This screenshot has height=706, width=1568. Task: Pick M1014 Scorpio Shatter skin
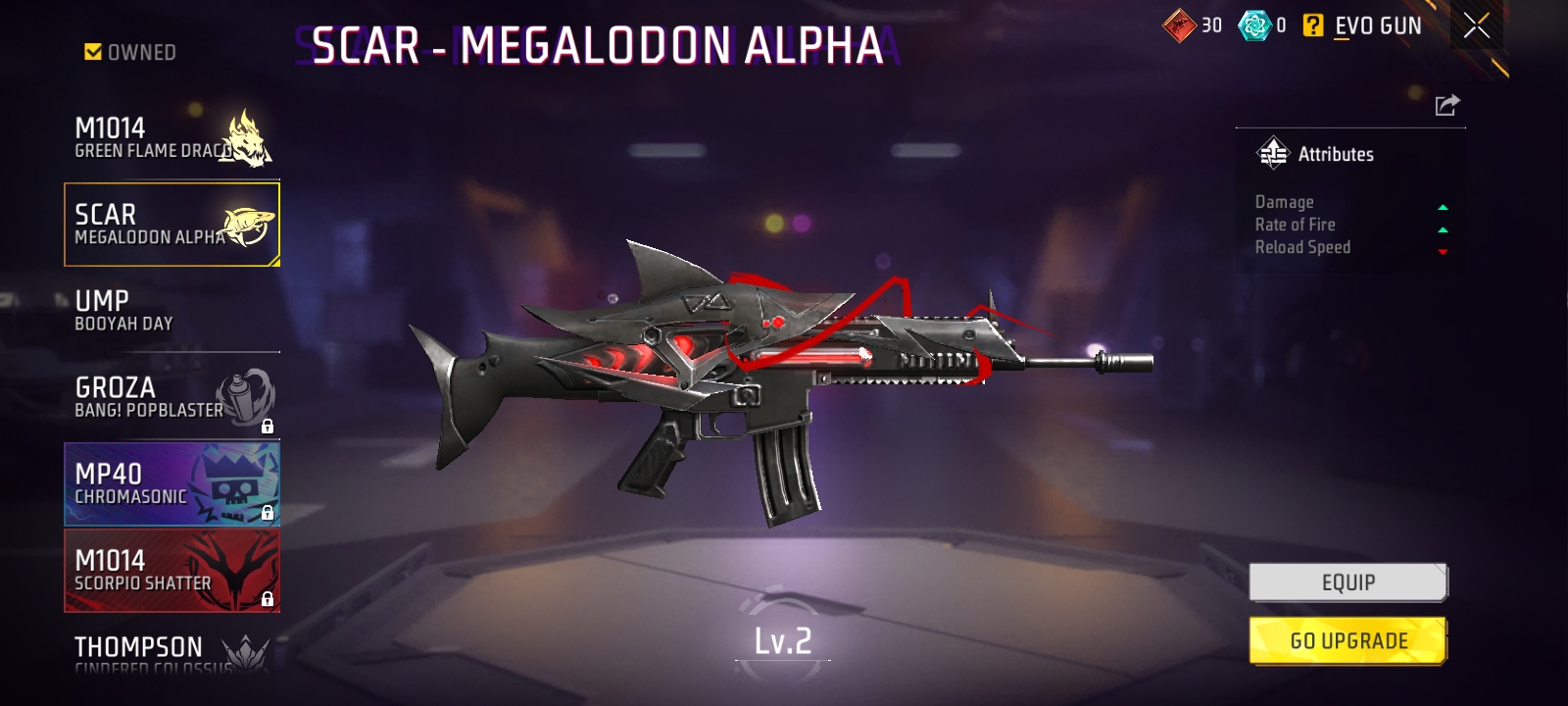171,570
